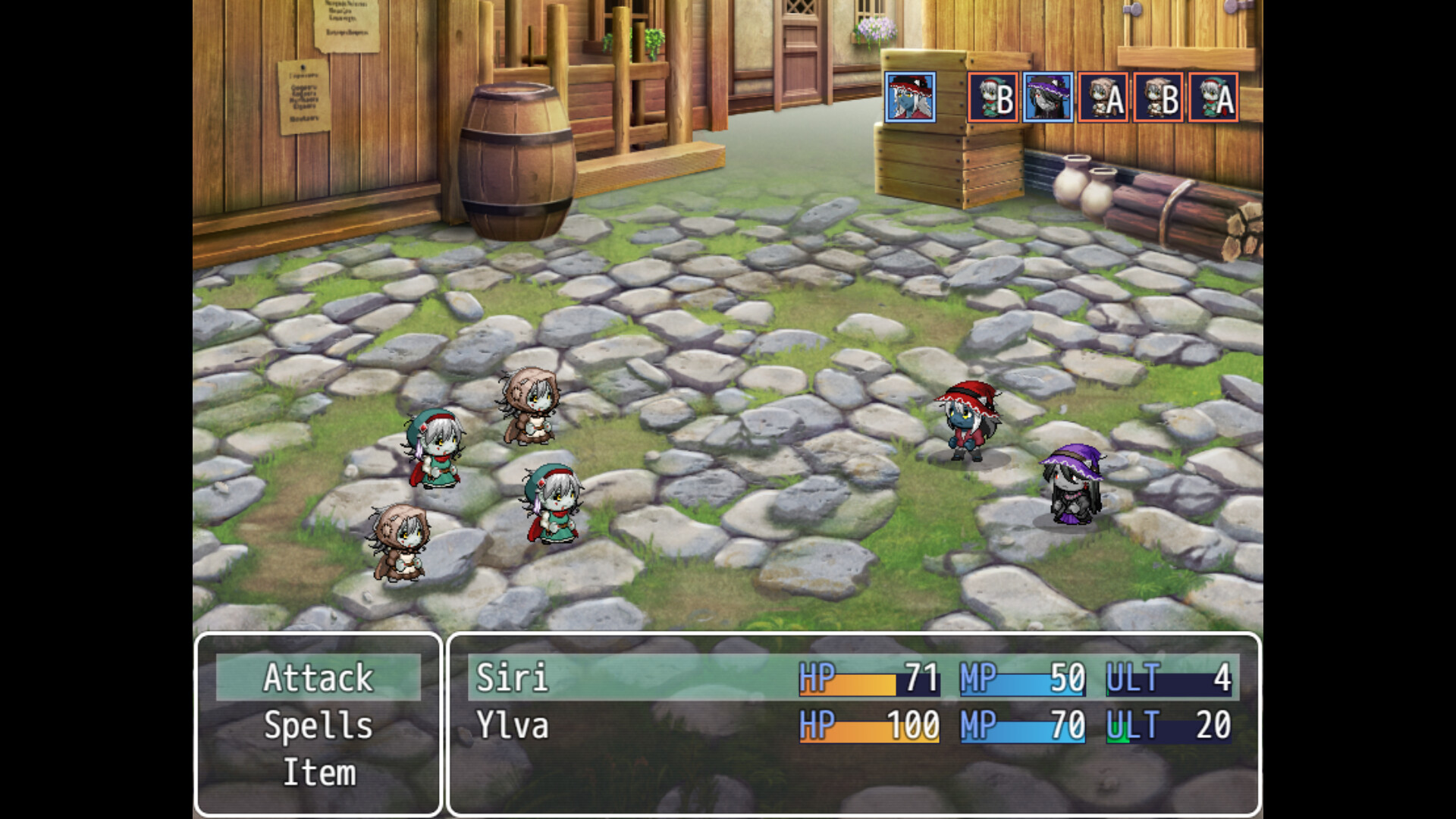Click the red-hat witch turn order portrait
The width and height of the screenshot is (1456, 819).
tap(910, 98)
